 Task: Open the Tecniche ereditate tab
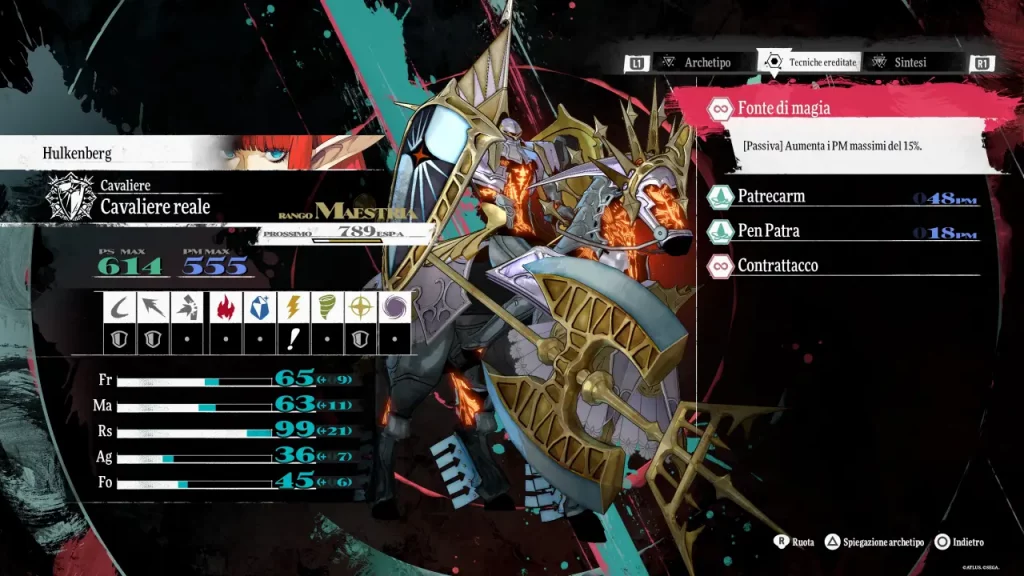point(810,62)
